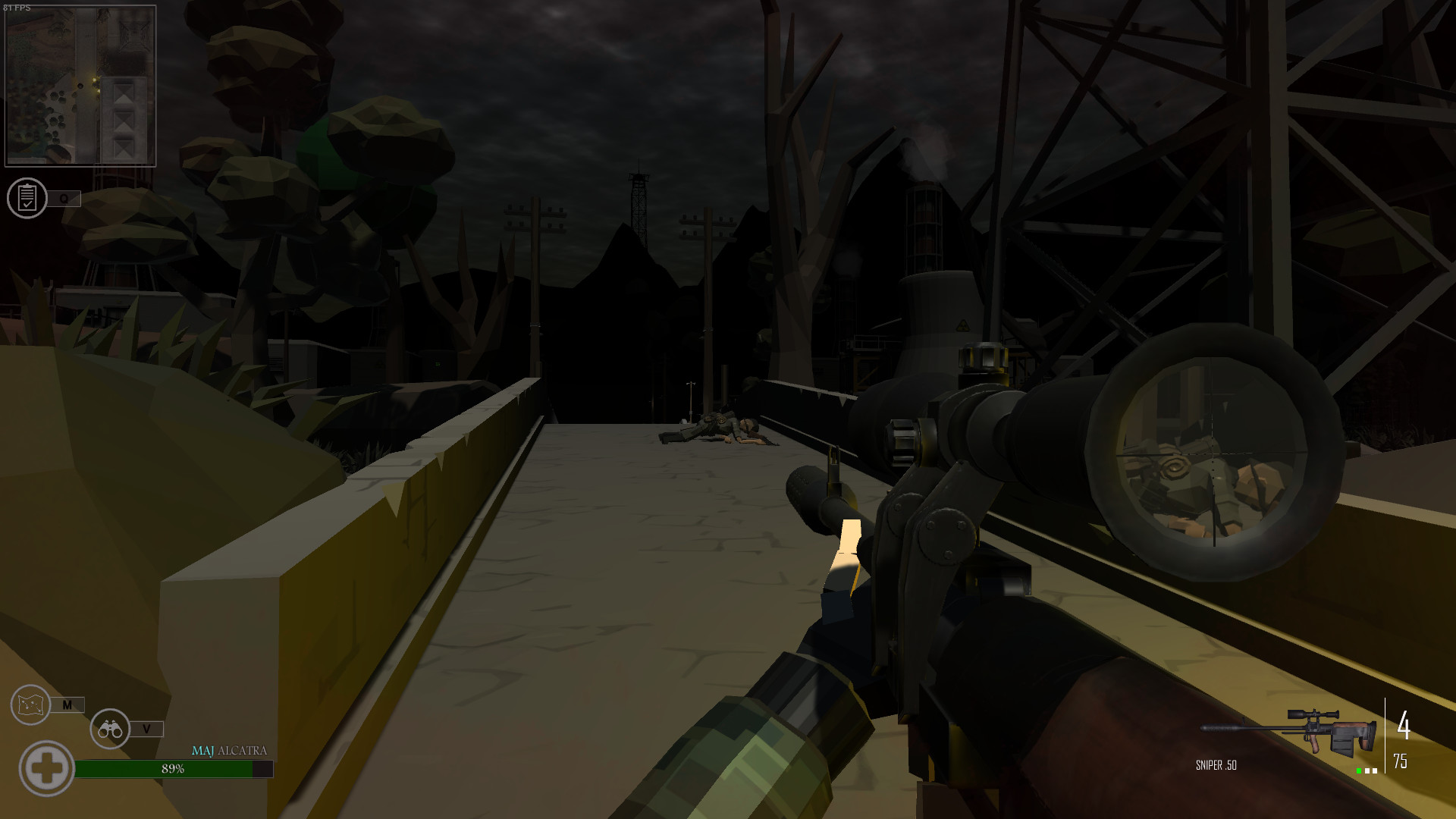Open the objectives clipboard icon
This screenshot has height=819, width=1456.
tap(29, 199)
